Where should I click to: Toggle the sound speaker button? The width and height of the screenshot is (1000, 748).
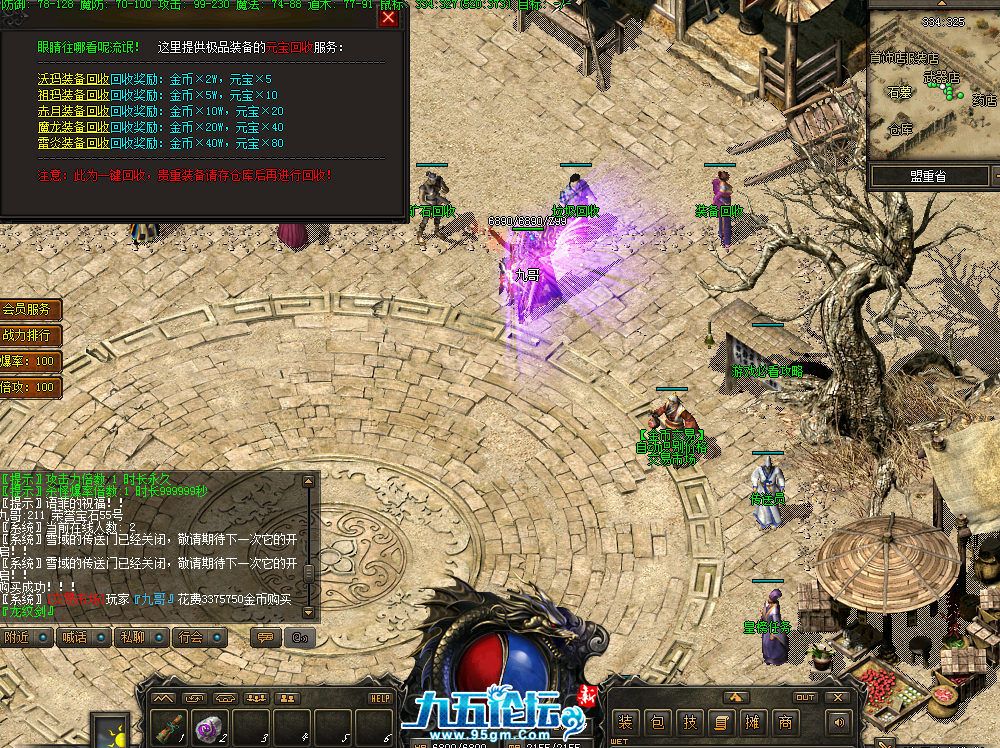pyautogui.click(x=836, y=722)
